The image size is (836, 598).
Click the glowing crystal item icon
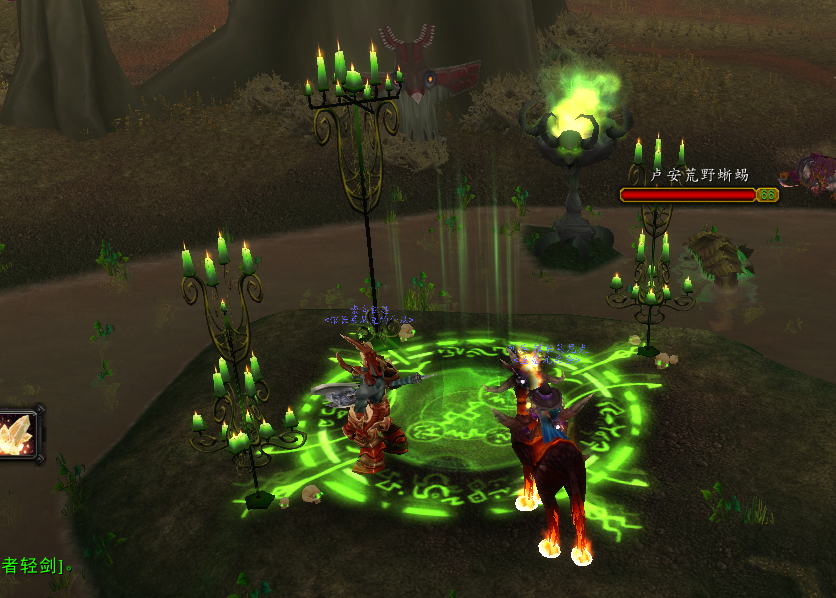18,435
